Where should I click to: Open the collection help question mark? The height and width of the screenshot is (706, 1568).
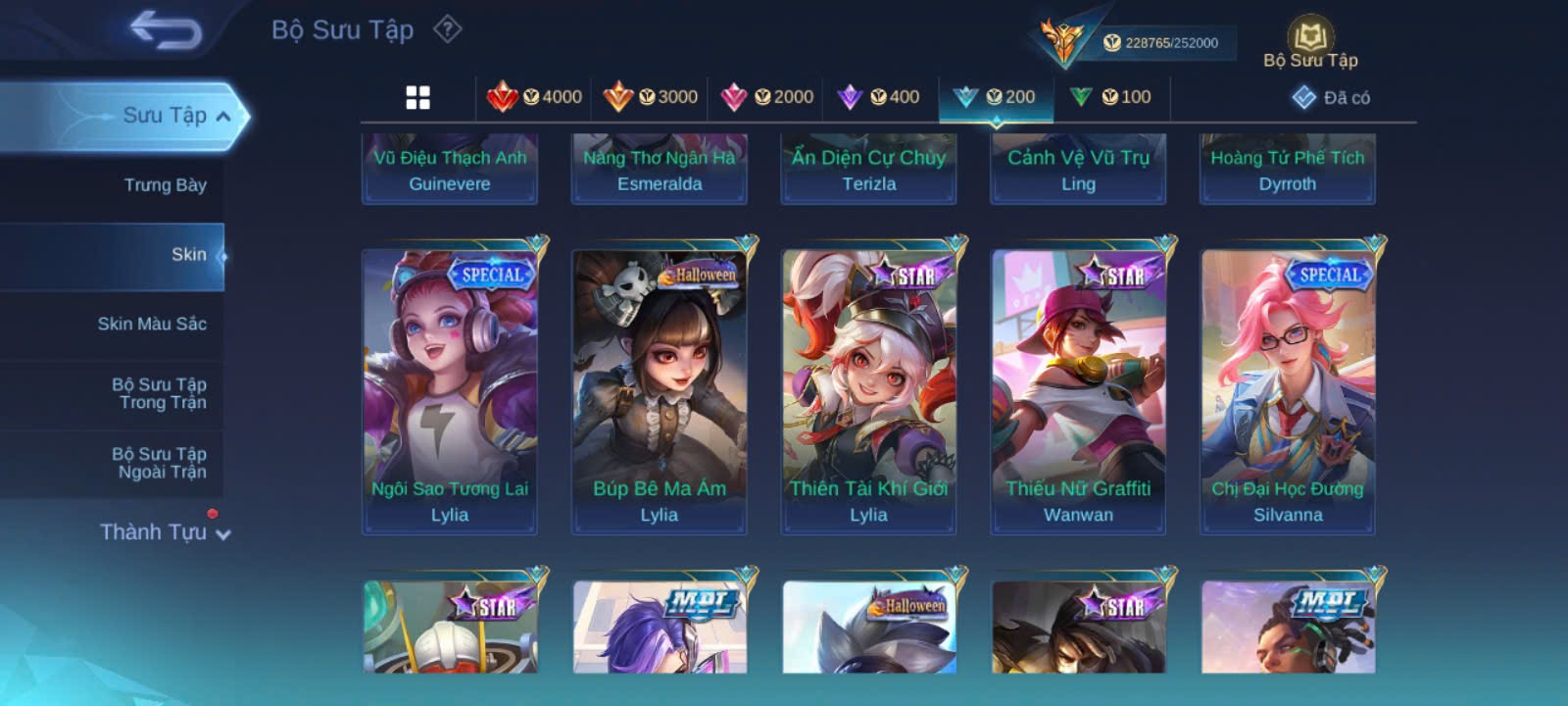click(x=448, y=29)
